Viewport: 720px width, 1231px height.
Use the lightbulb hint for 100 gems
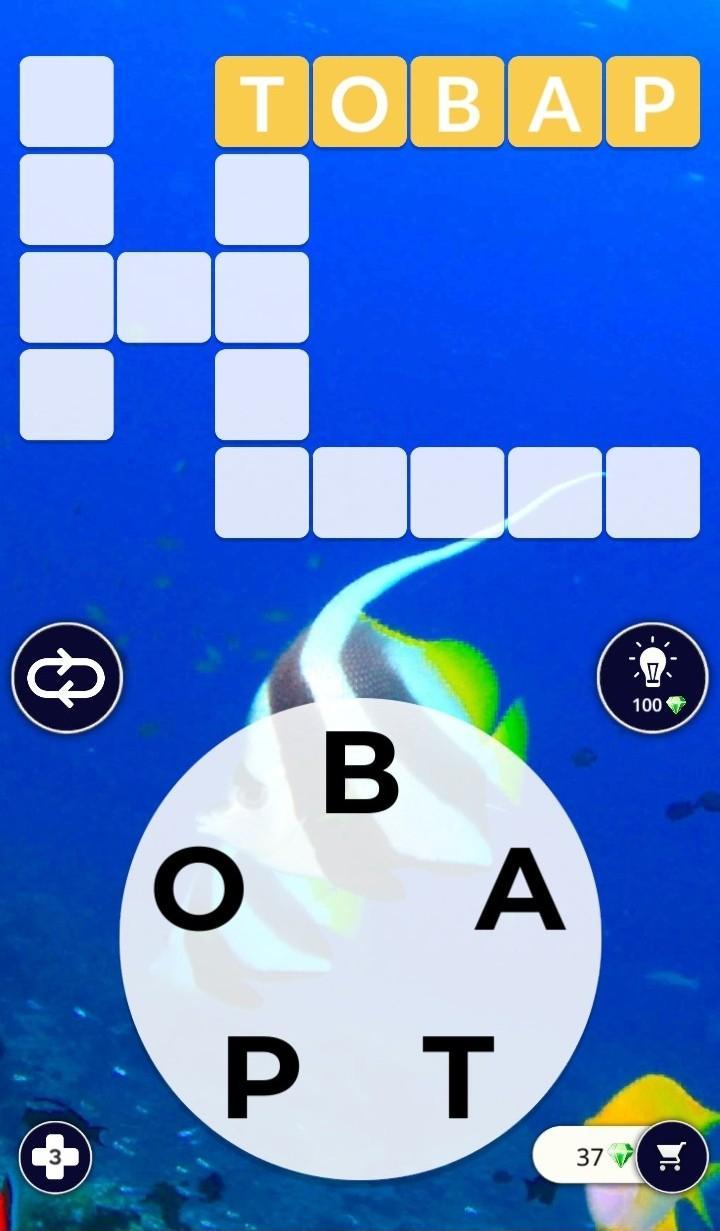(652, 678)
